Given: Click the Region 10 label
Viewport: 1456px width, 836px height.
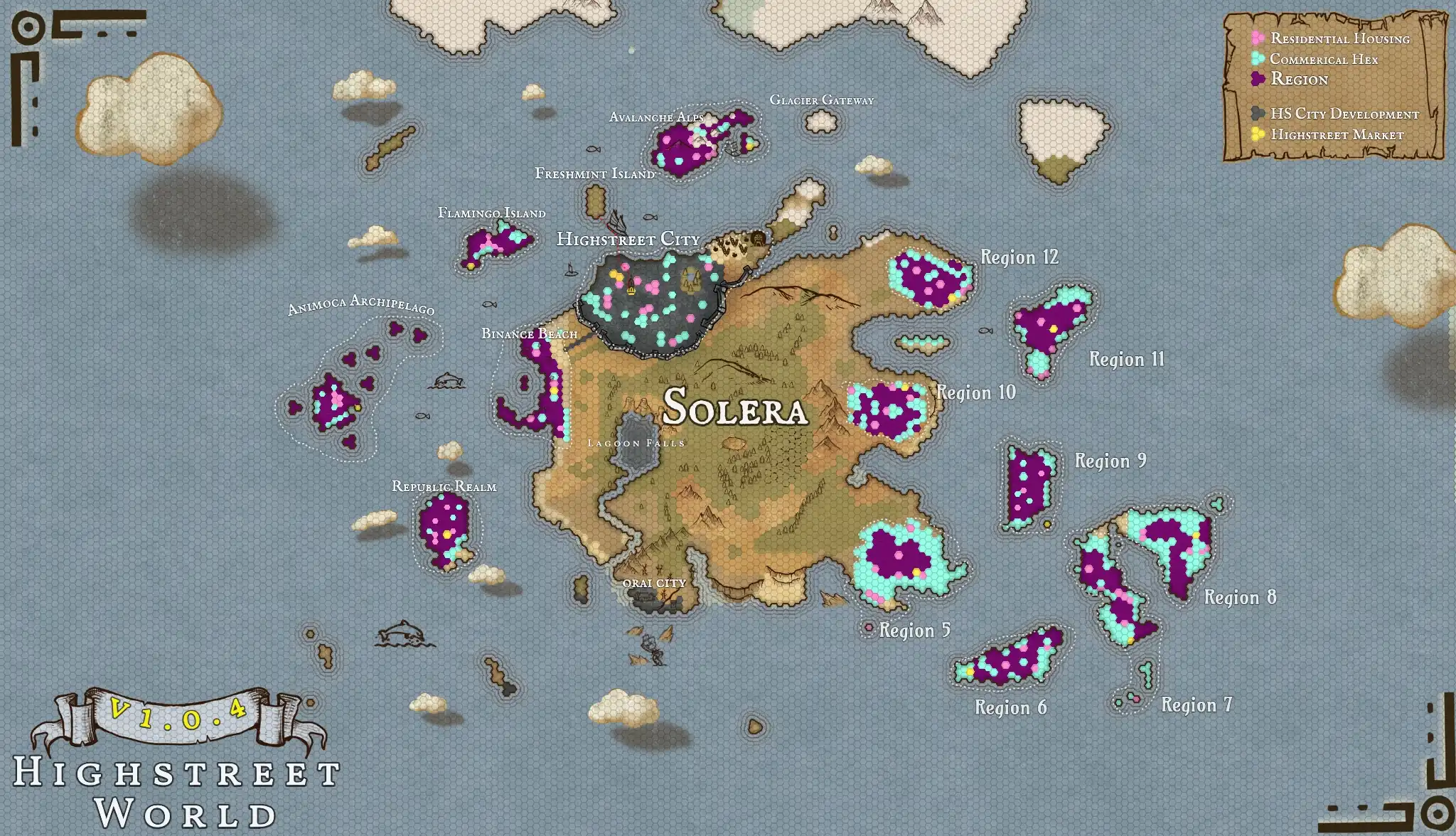Looking at the screenshot, I should pyautogui.click(x=976, y=392).
